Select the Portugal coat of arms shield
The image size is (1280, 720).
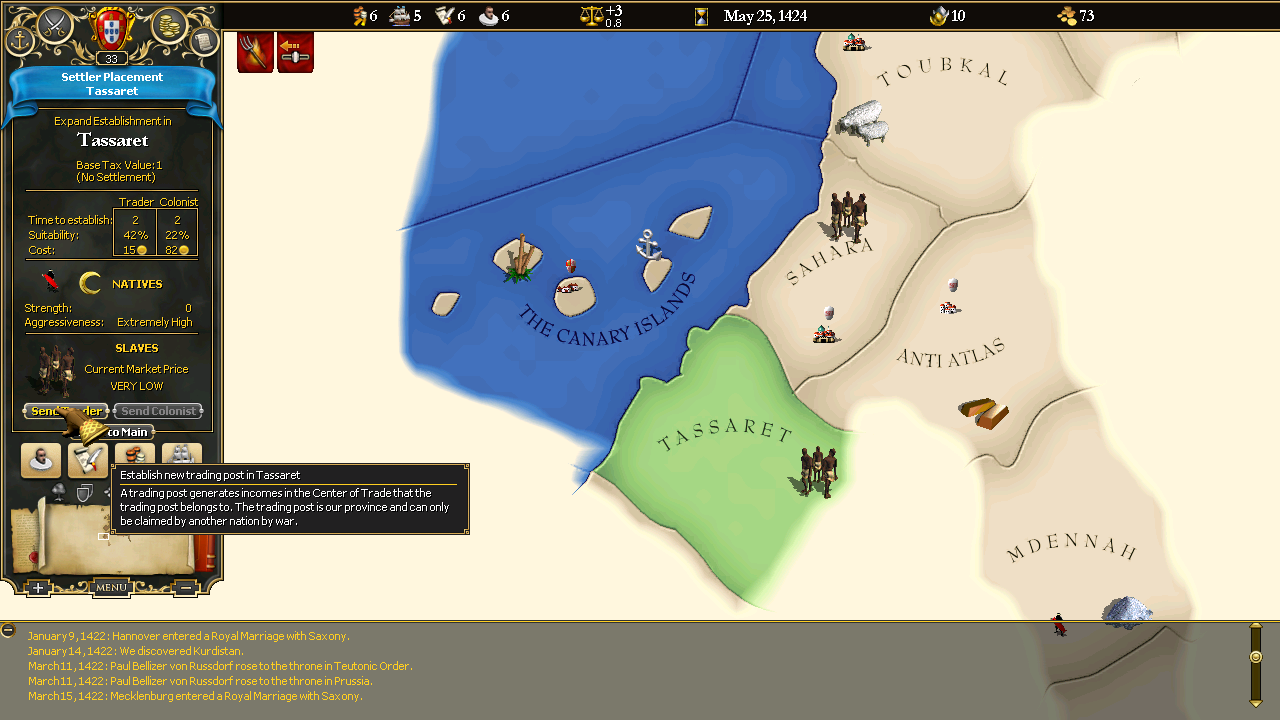(x=111, y=26)
